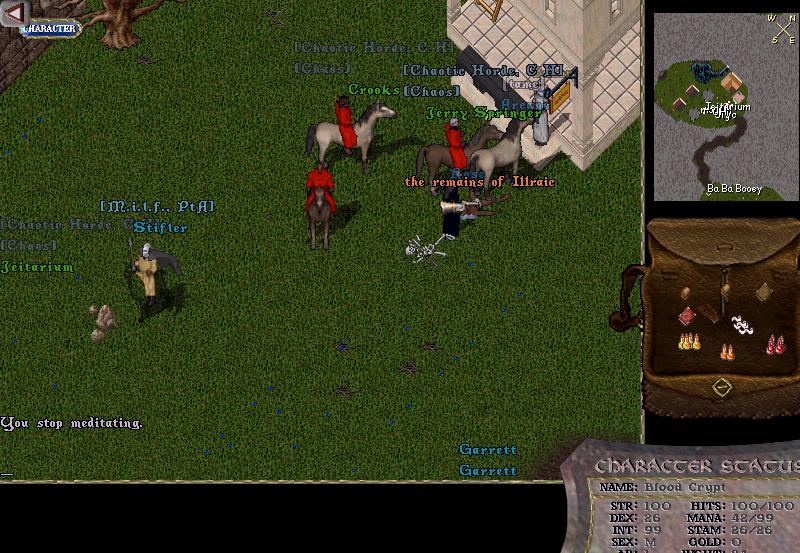800x553 pixels.
Task: Choose the red potions in the backpack
Action: click(x=774, y=345)
